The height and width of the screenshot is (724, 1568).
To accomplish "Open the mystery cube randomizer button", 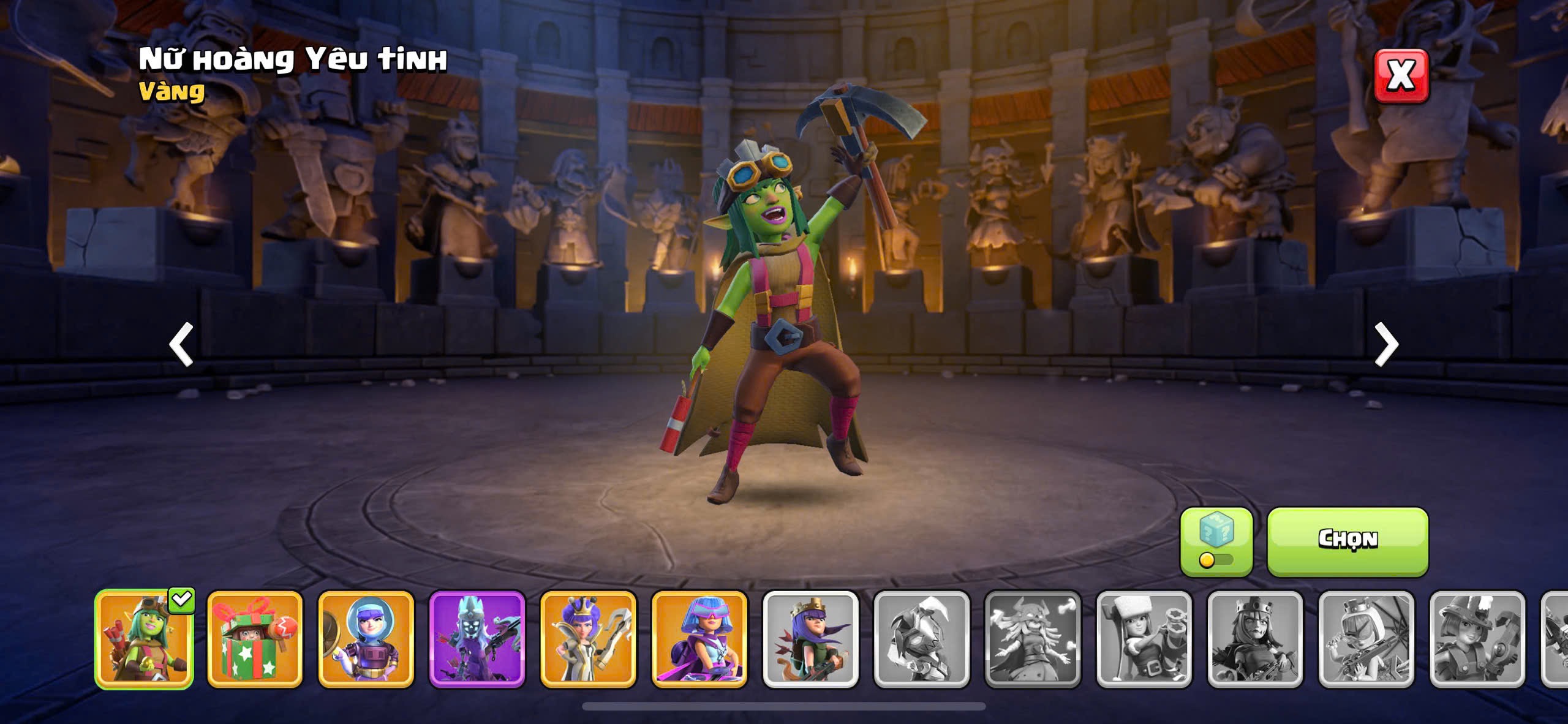I will 1216,541.
